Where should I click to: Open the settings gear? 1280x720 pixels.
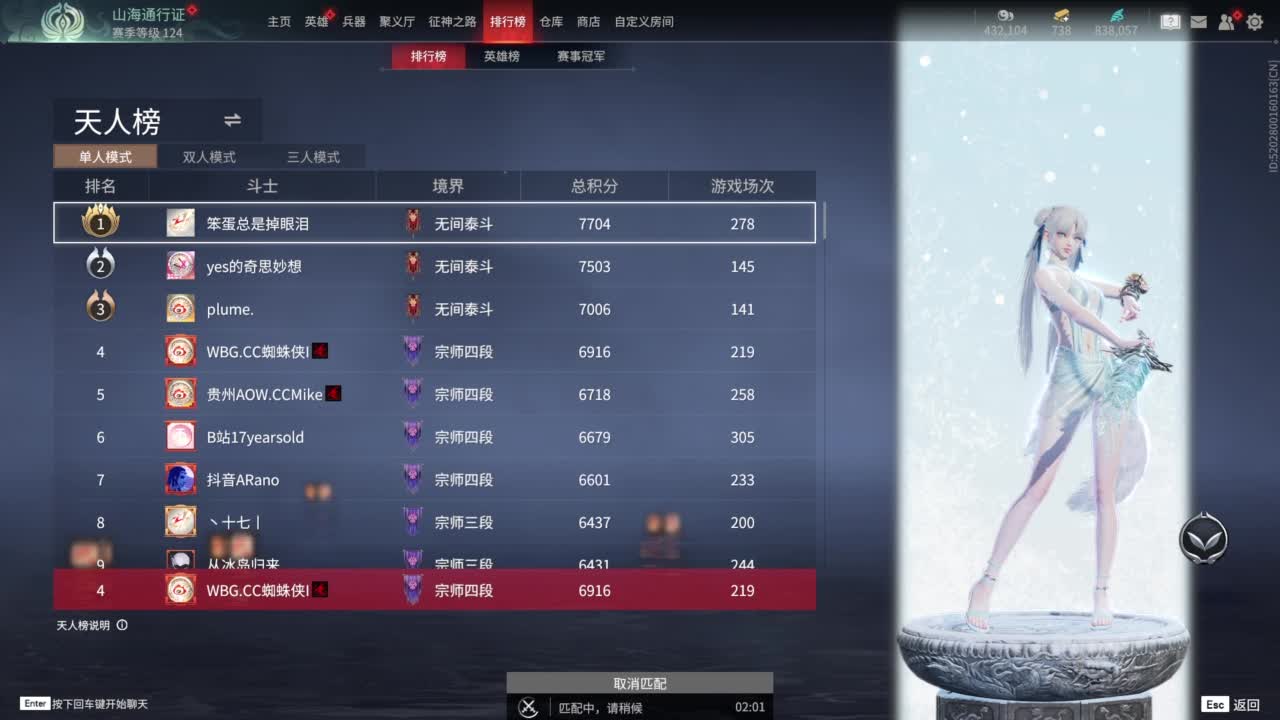1255,21
